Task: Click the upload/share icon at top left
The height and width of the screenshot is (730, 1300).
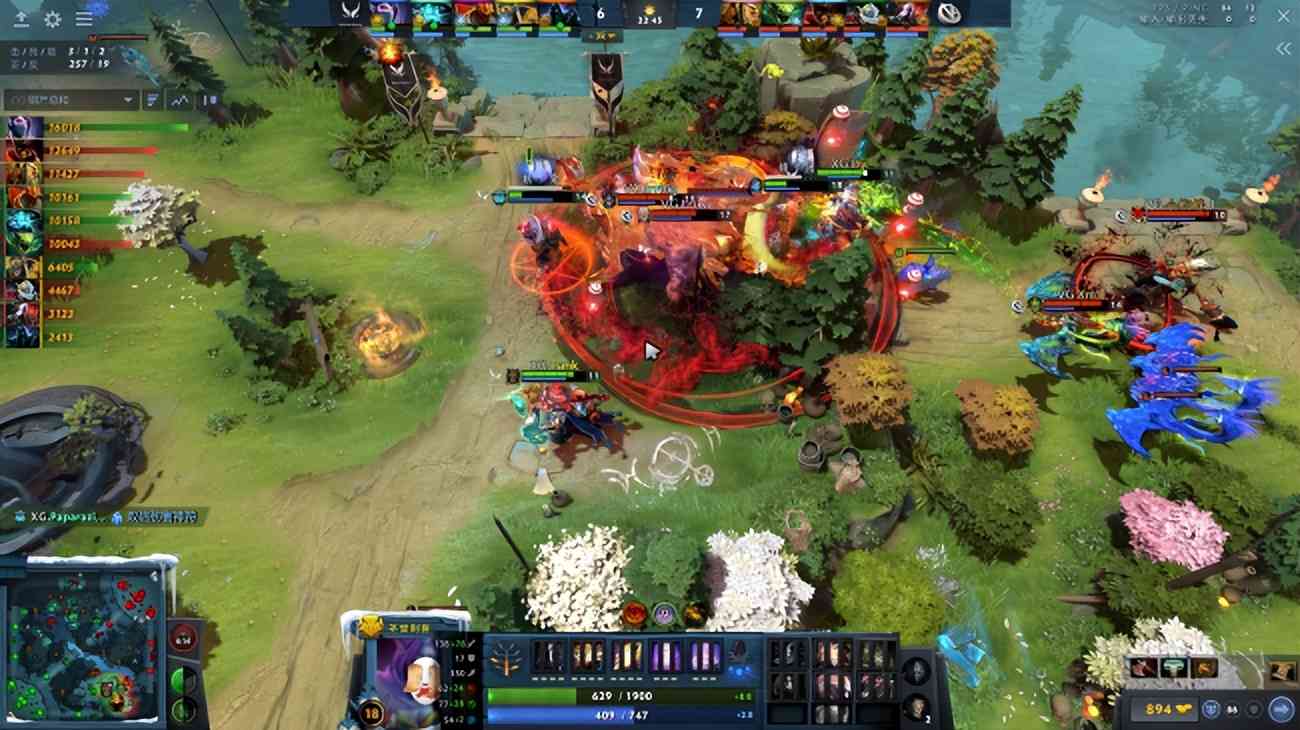Action: [20, 19]
